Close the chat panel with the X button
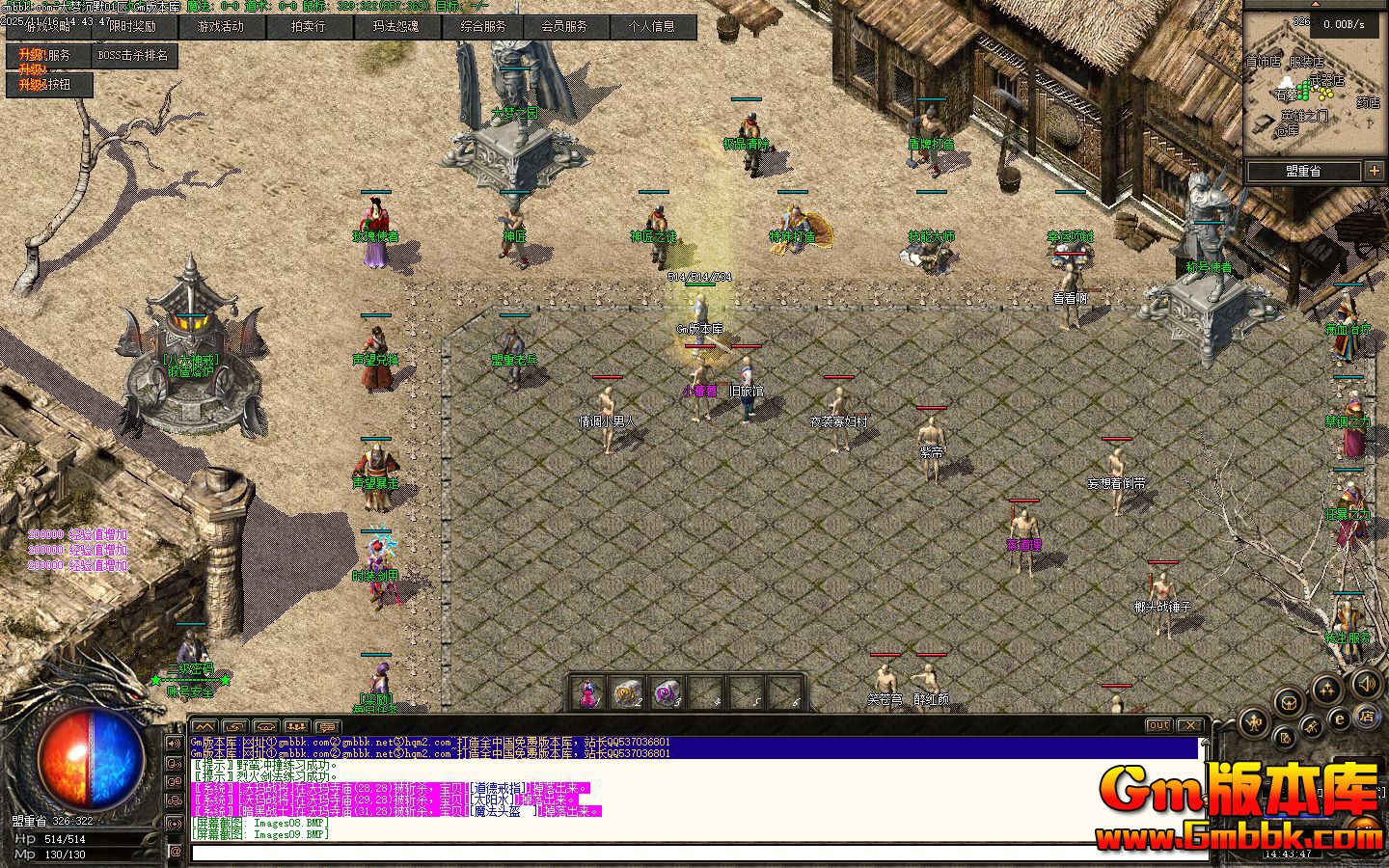This screenshot has width=1389, height=868. [1191, 725]
